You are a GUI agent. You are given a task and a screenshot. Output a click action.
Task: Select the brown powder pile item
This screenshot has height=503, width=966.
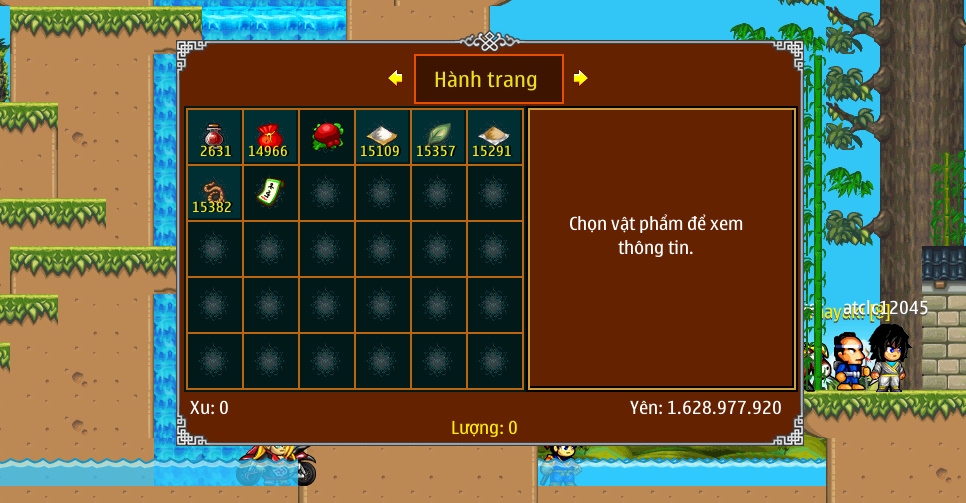coord(495,137)
